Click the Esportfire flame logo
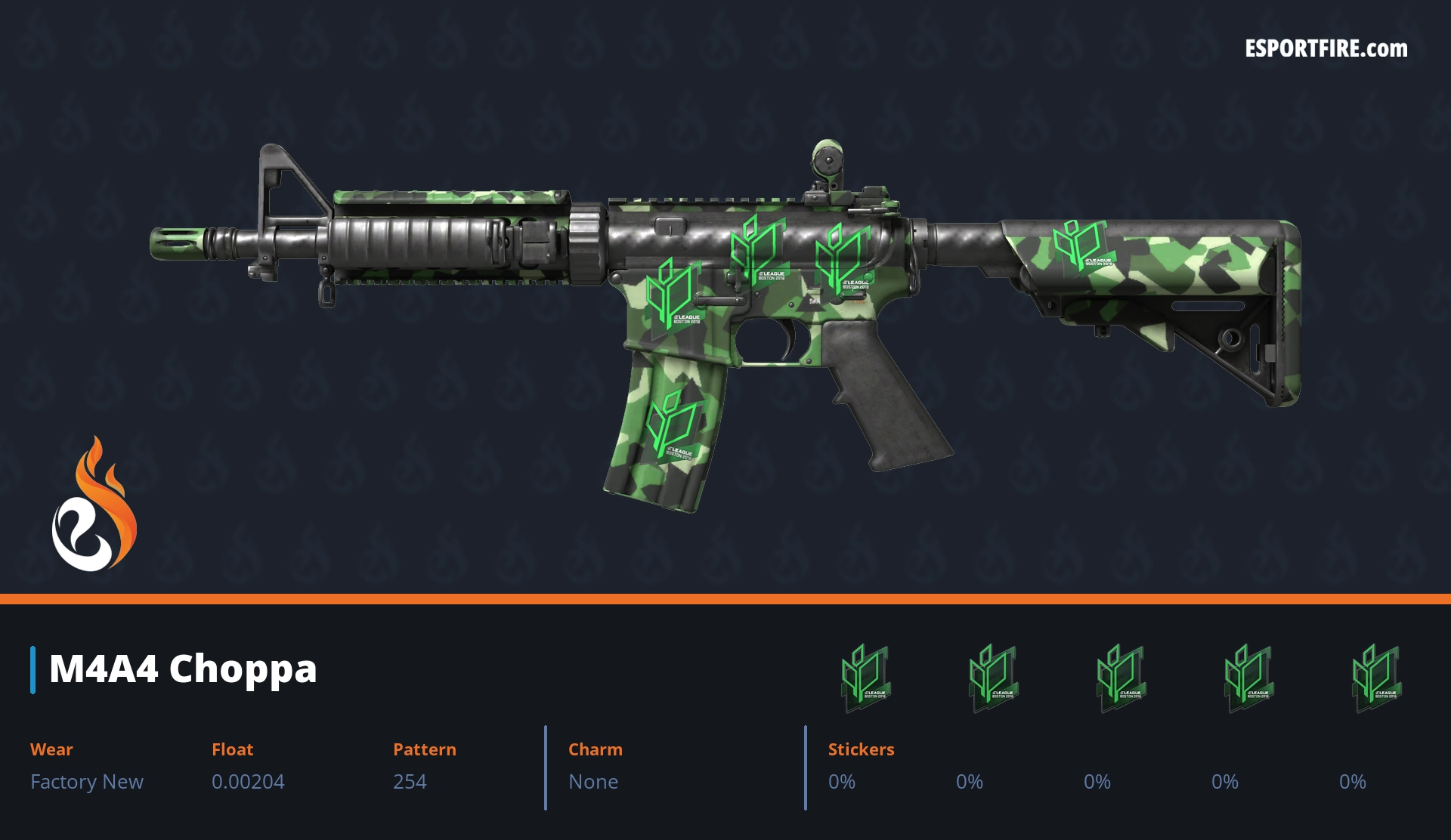The height and width of the screenshot is (840, 1451). tap(94, 505)
